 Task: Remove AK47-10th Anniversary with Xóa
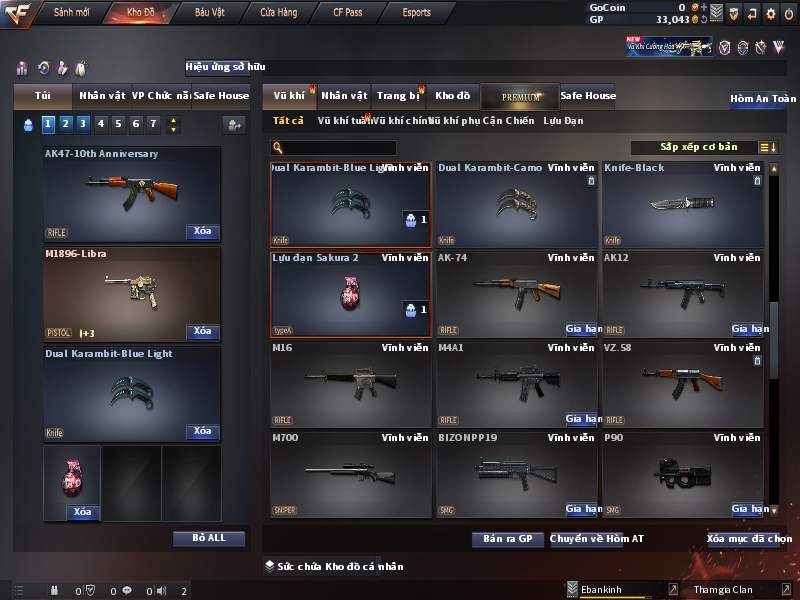click(x=202, y=232)
